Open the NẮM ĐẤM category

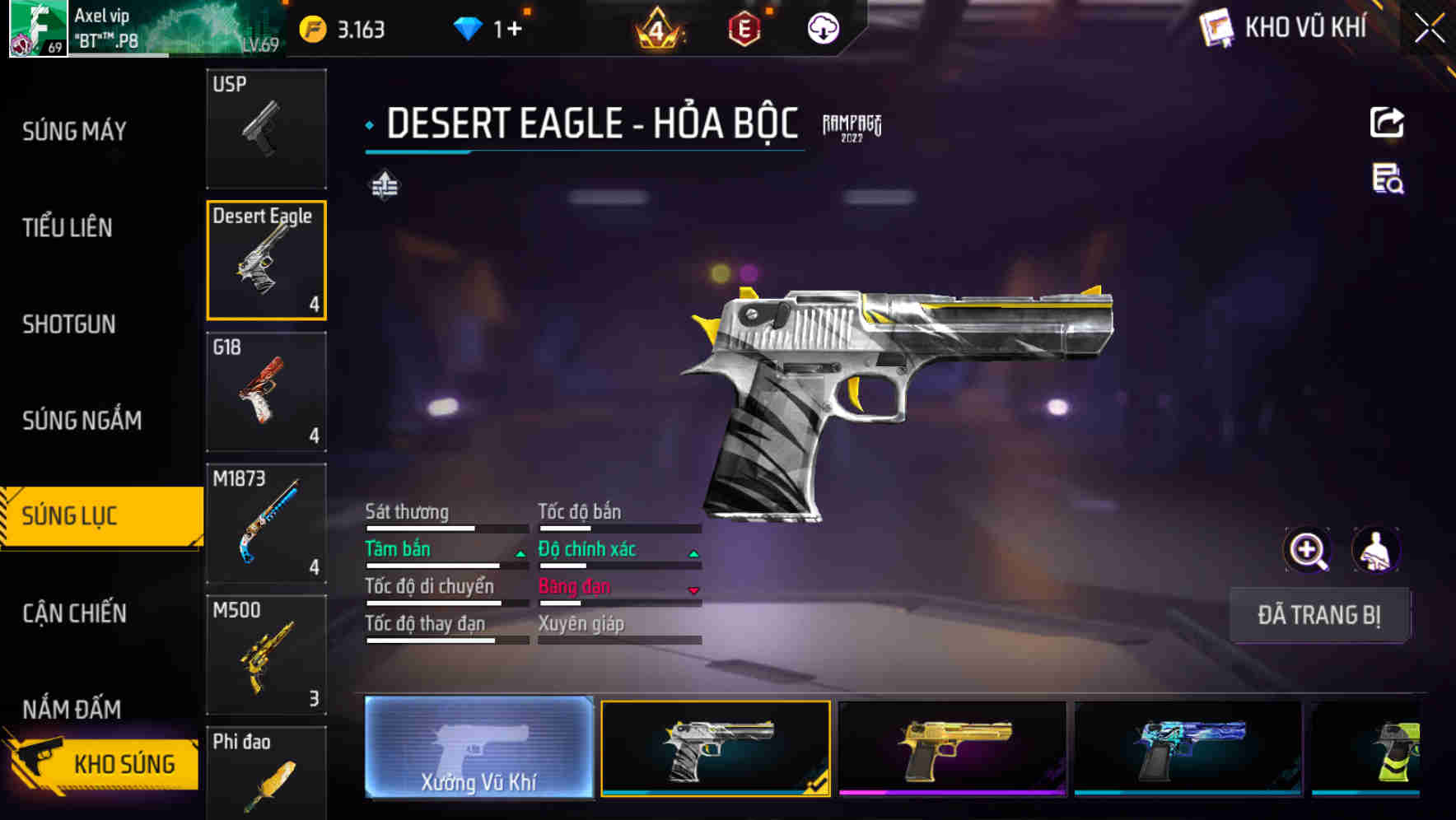click(x=72, y=708)
